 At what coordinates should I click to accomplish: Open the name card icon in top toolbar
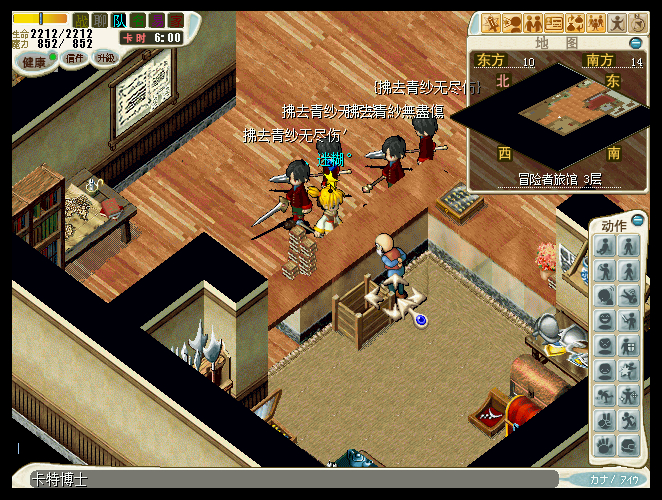coord(553,23)
